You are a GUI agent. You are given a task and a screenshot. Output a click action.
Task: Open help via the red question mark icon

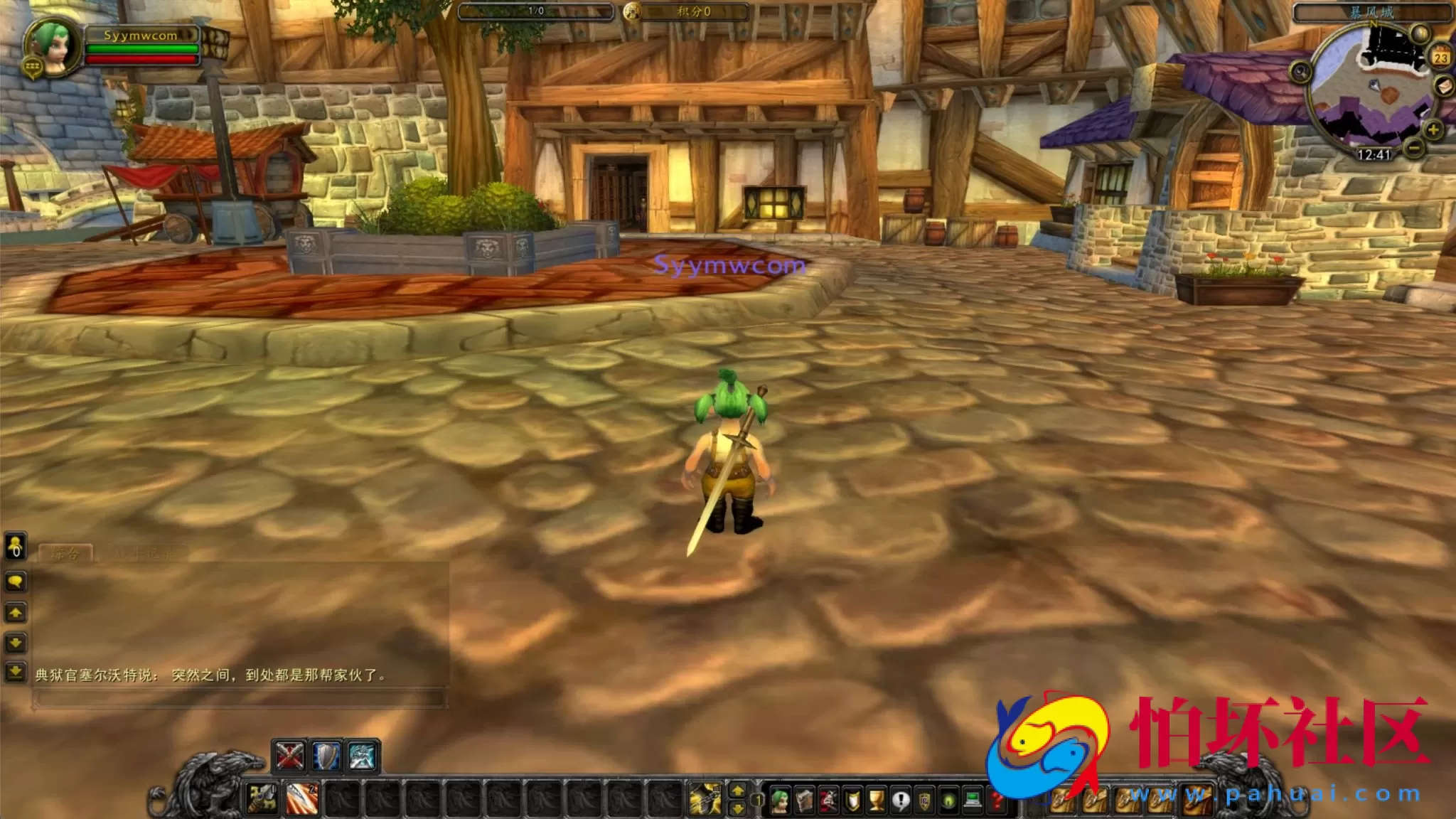(997, 801)
